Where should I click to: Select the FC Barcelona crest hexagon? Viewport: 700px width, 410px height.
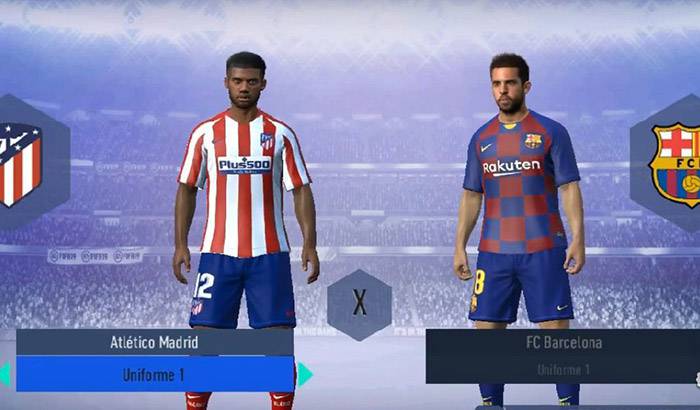point(672,163)
